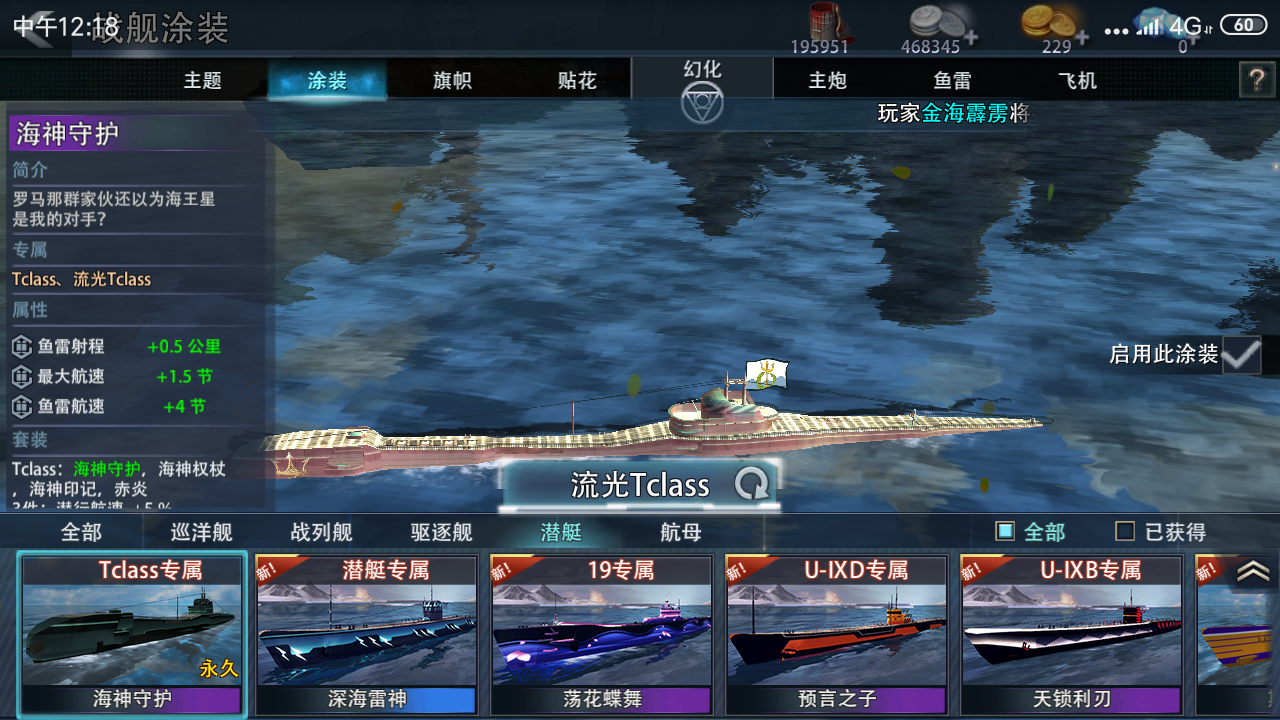Show 驱逐舰 paint jobs
The width and height of the screenshot is (1280, 720).
pyautogui.click(x=441, y=532)
